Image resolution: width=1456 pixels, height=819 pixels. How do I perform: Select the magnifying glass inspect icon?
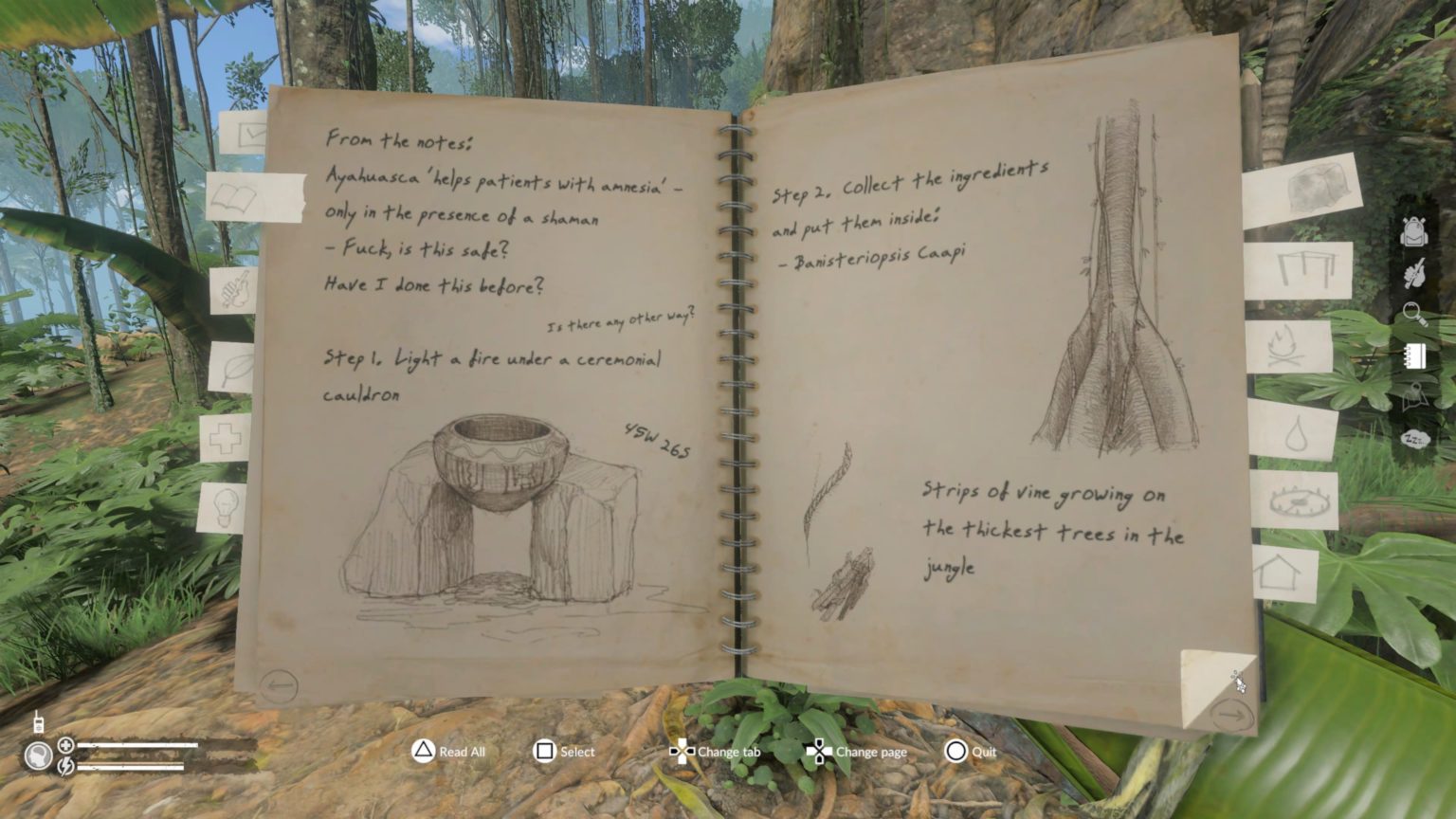point(1413,314)
